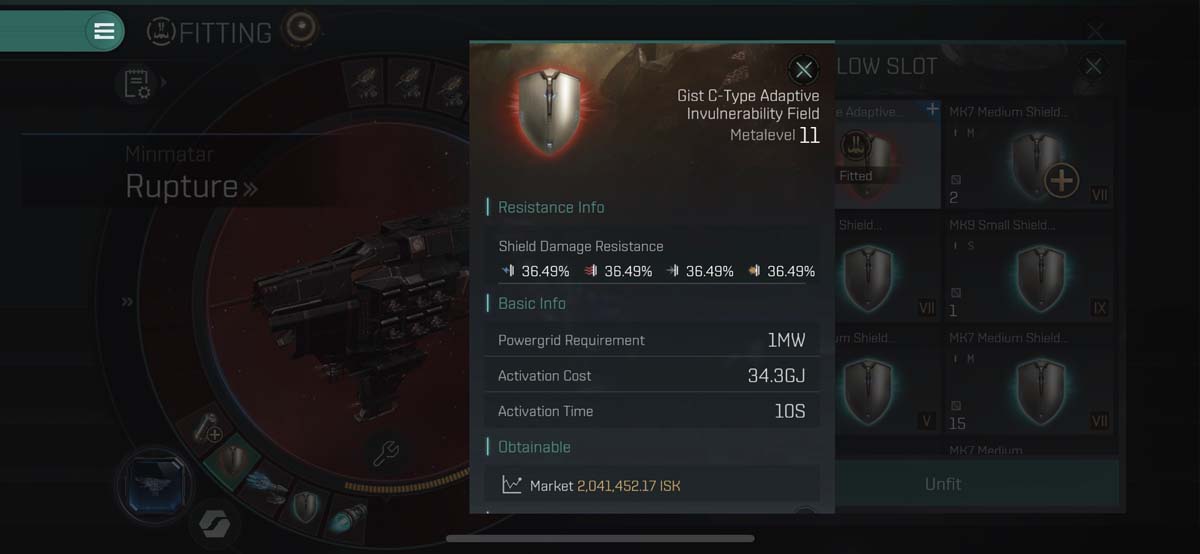Select MK7 Medium Shield with quantity 15

click(x=1028, y=380)
